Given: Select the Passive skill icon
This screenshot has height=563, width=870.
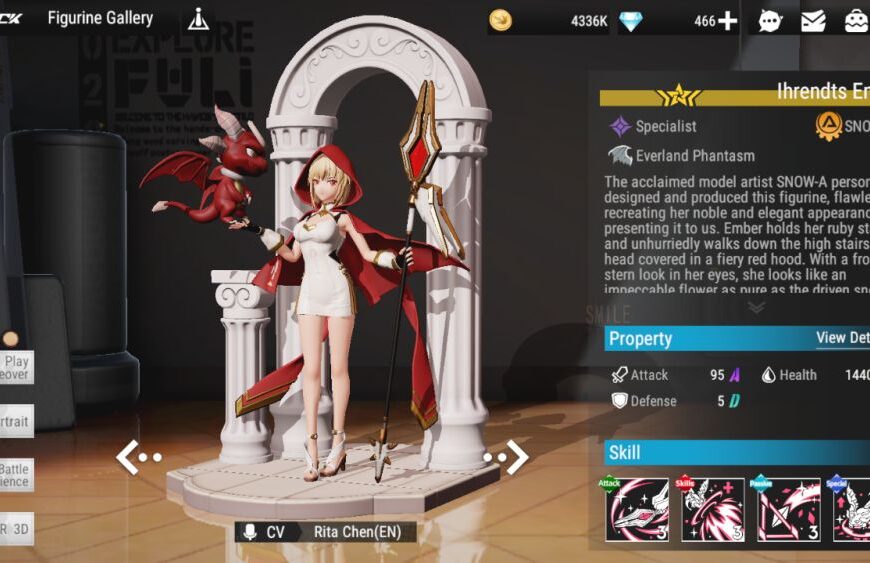Looking at the screenshot, I should coord(788,509).
